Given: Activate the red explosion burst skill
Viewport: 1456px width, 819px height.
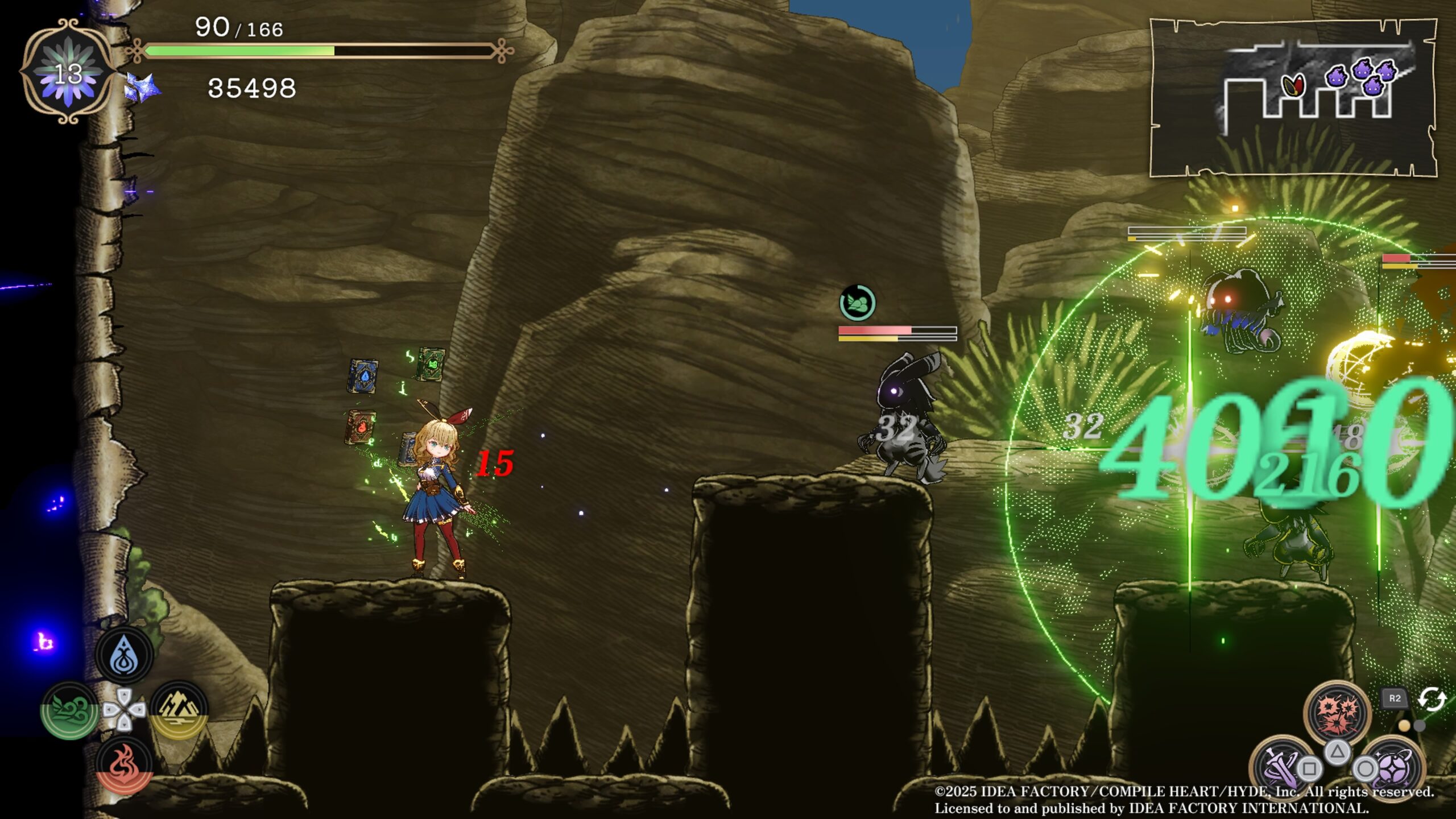Looking at the screenshot, I should pyautogui.click(x=1338, y=712).
